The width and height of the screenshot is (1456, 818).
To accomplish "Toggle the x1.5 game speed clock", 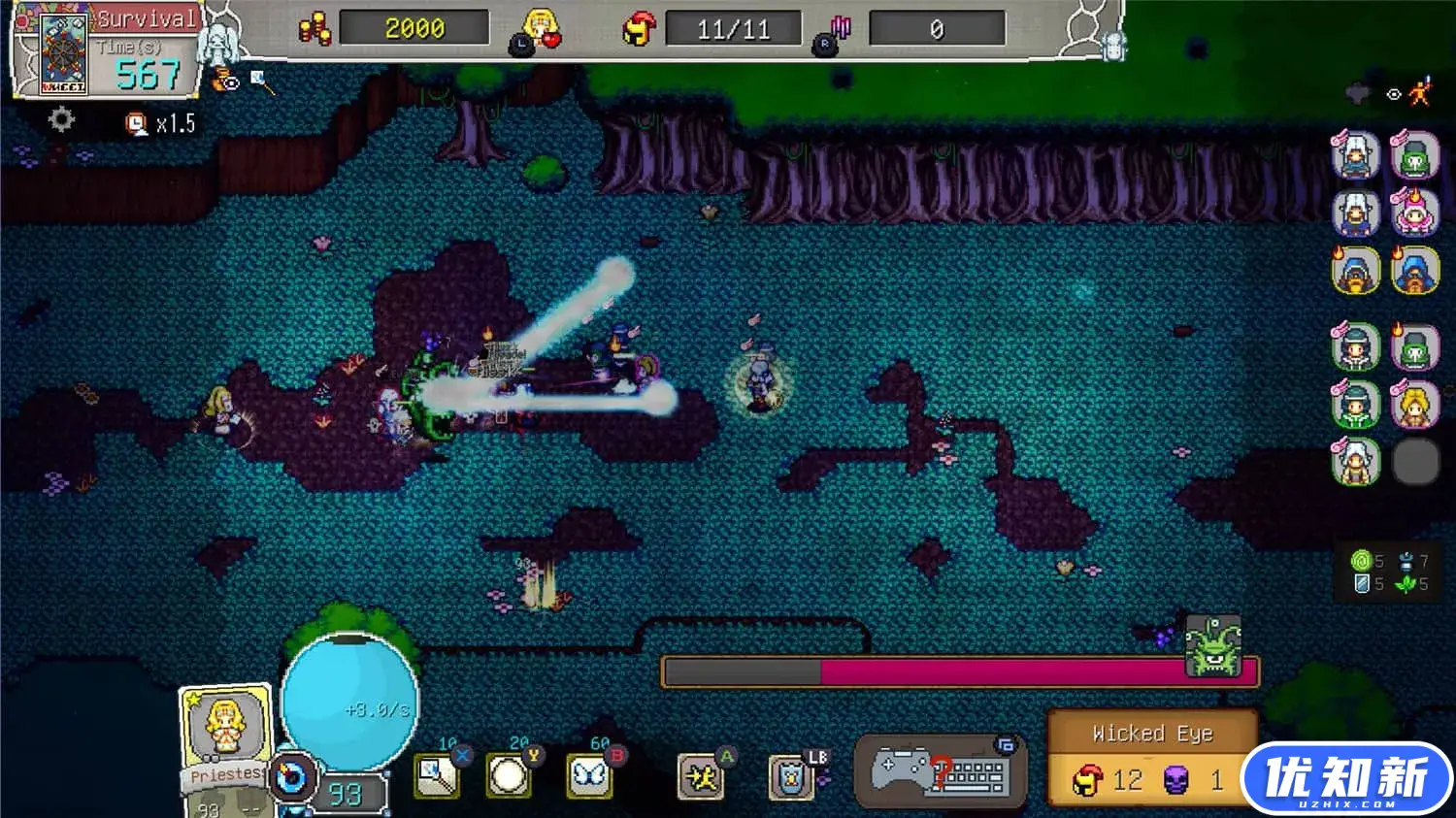I will point(161,123).
